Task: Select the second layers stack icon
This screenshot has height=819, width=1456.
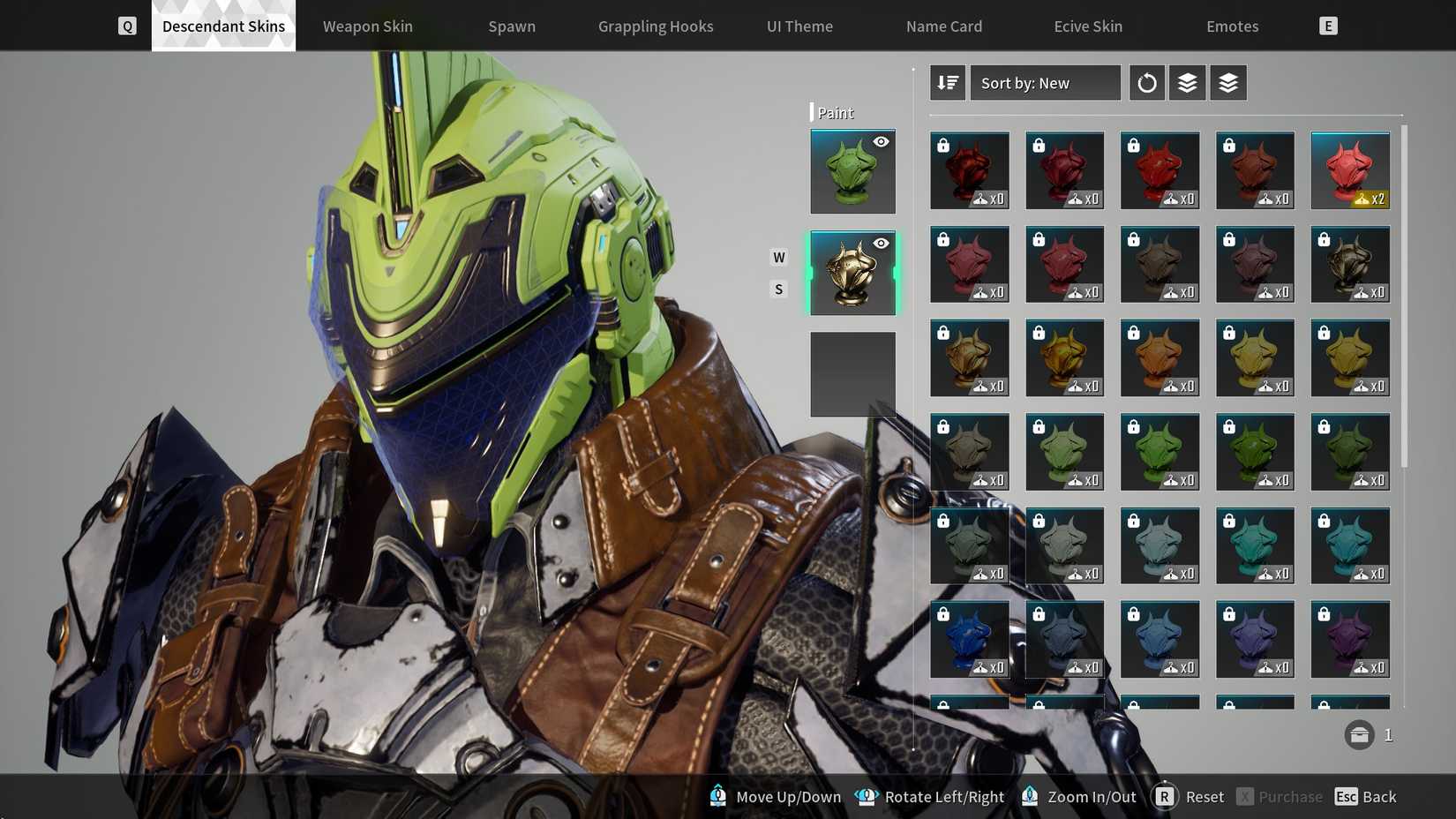Action: (x=1228, y=82)
